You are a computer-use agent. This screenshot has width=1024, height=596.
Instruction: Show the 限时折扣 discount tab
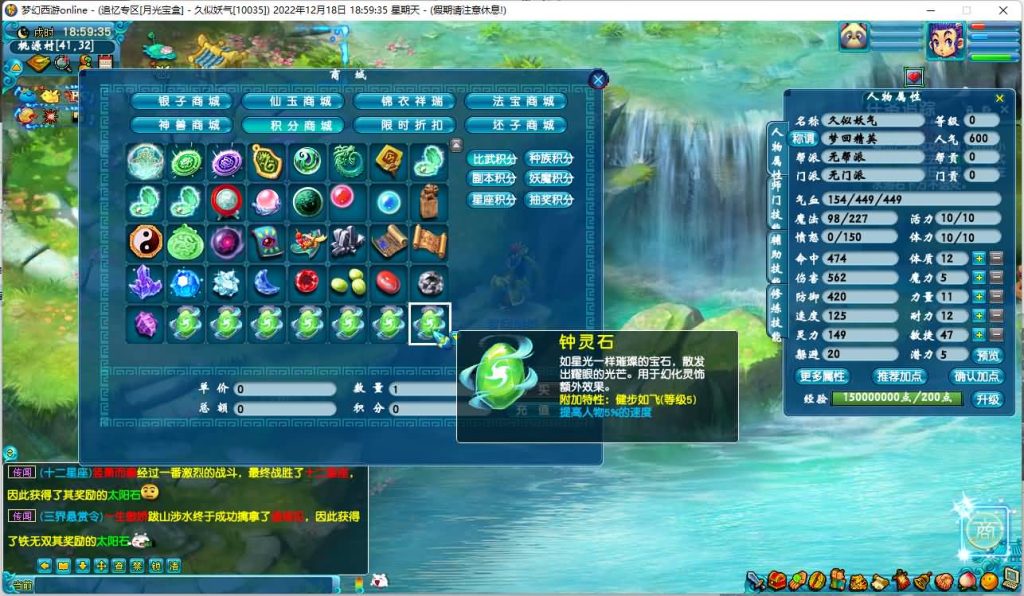(x=404, y=125)
